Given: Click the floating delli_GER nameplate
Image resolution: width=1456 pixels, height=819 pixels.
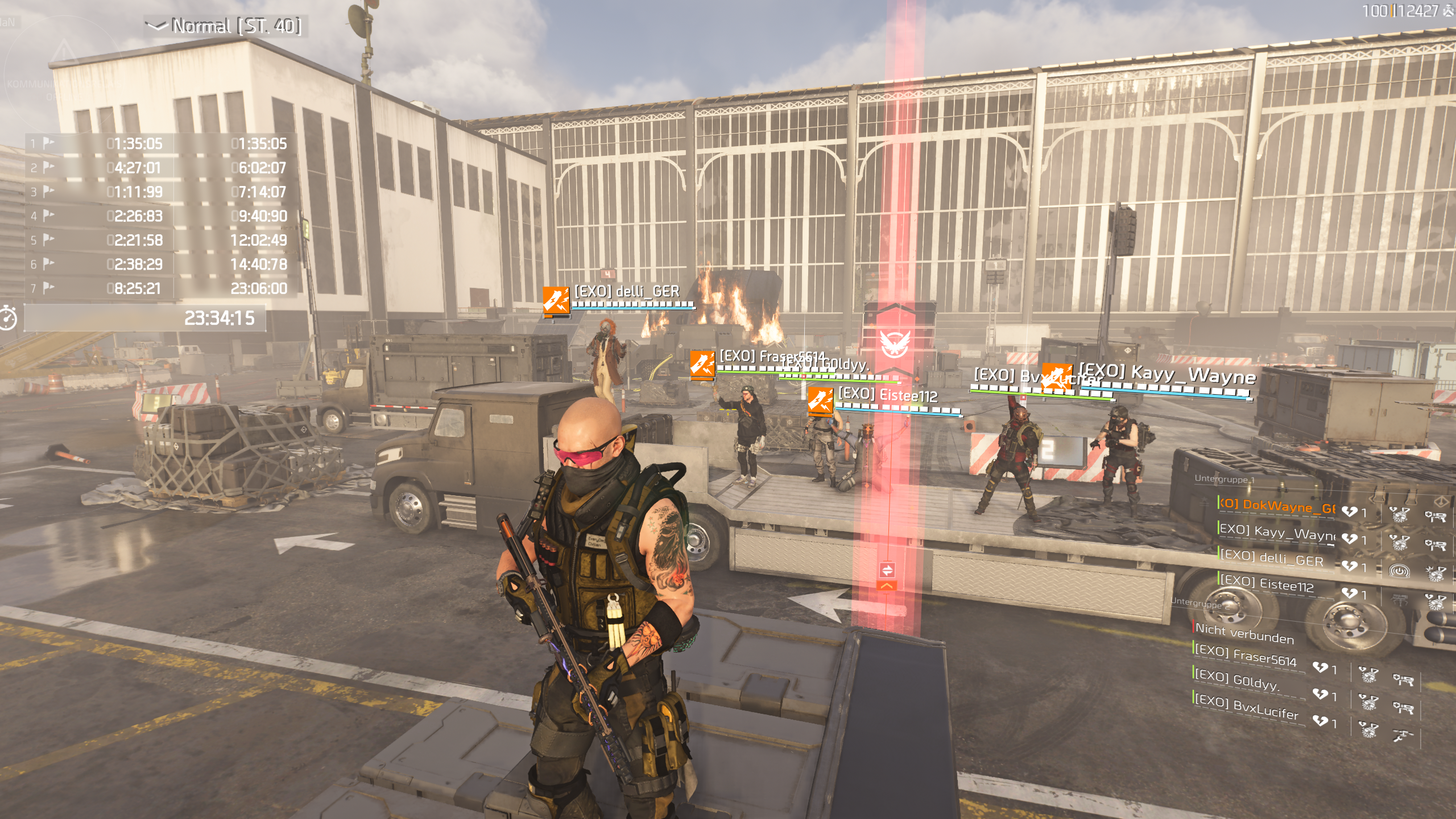Looking at the screenshot, I should [x=627, y=292].
